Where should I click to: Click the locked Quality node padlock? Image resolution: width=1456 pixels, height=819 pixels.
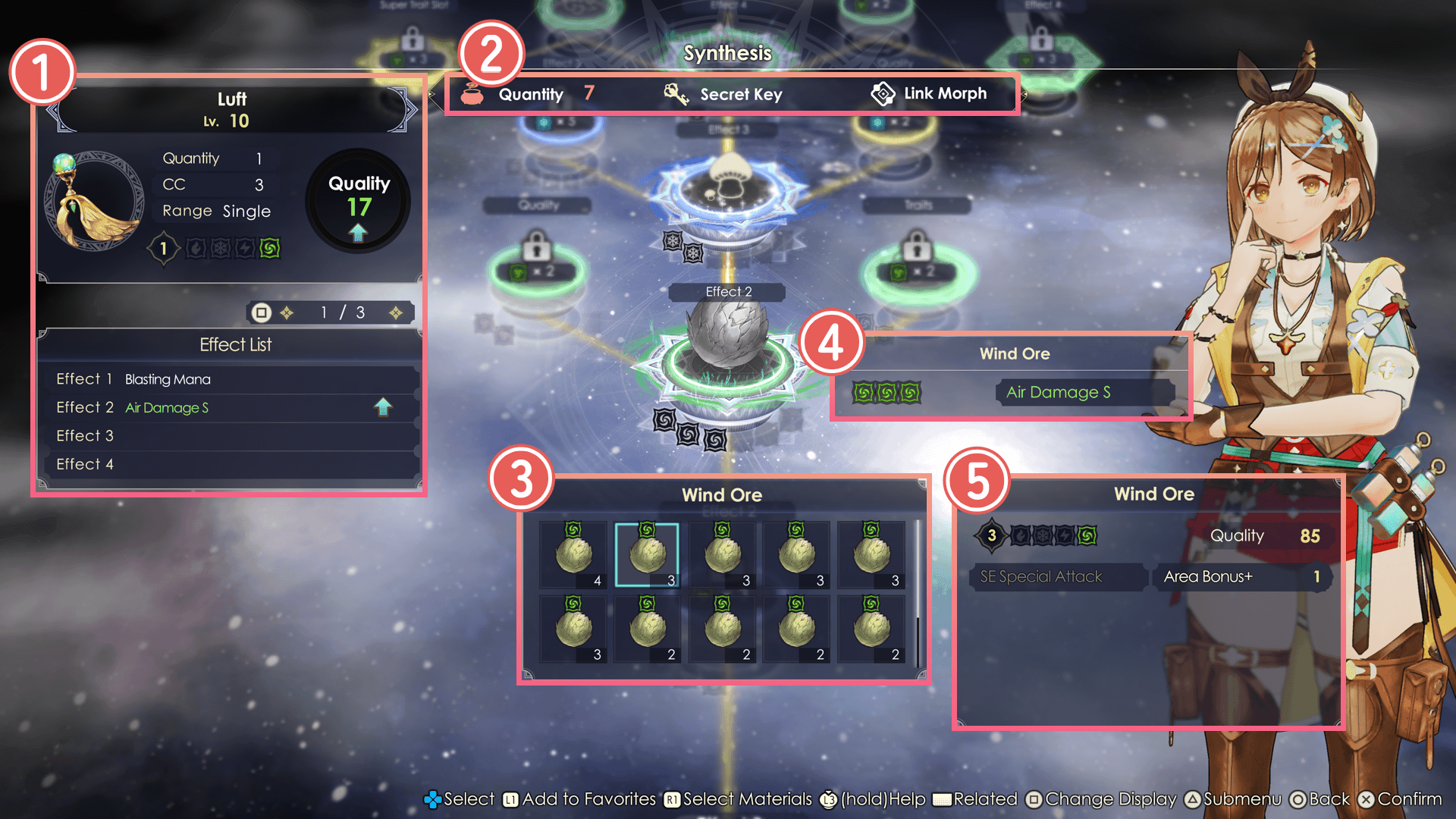(537, 247)
